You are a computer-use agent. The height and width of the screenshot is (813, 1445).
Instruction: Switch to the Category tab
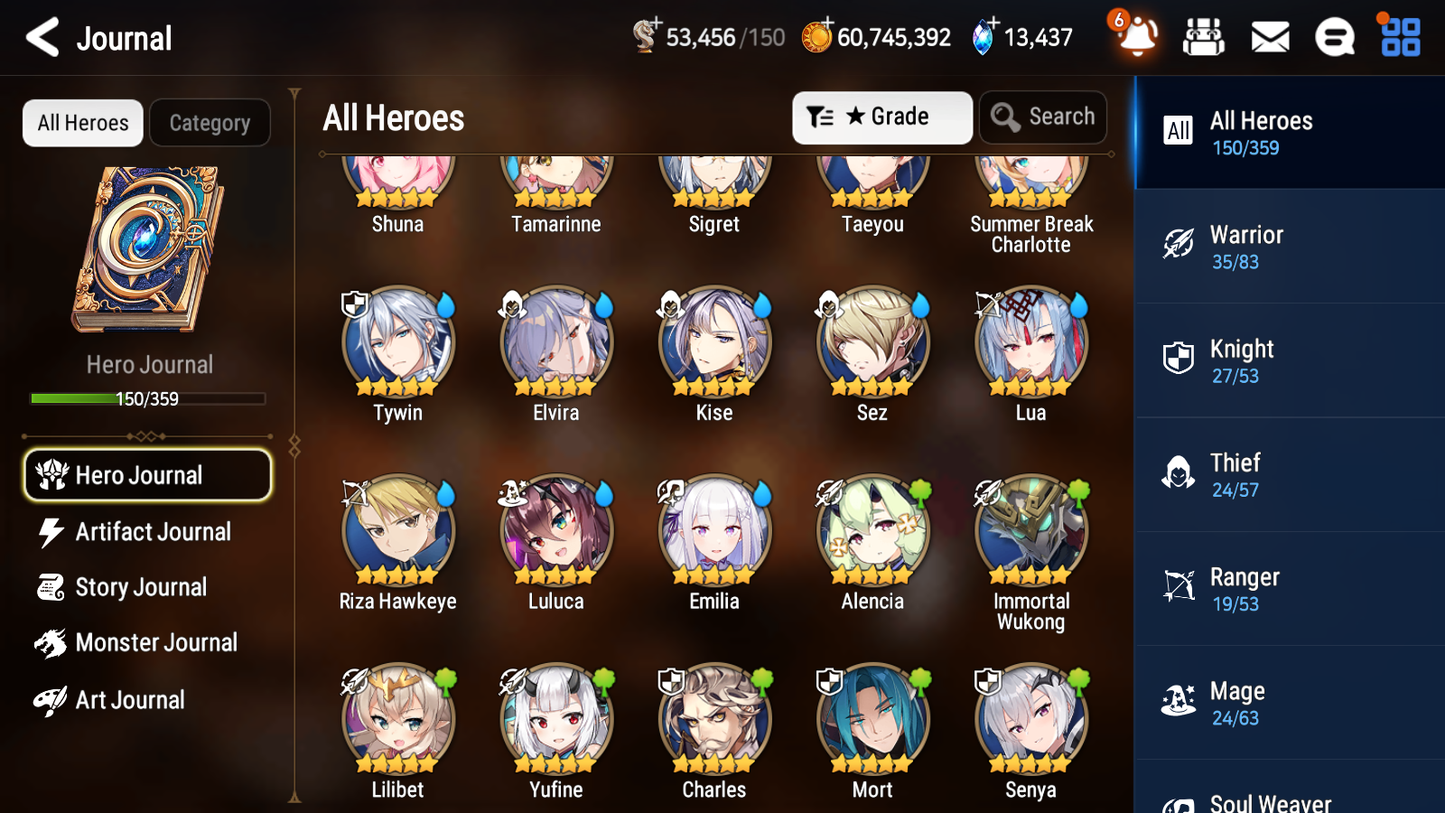(x=210, y=122)
